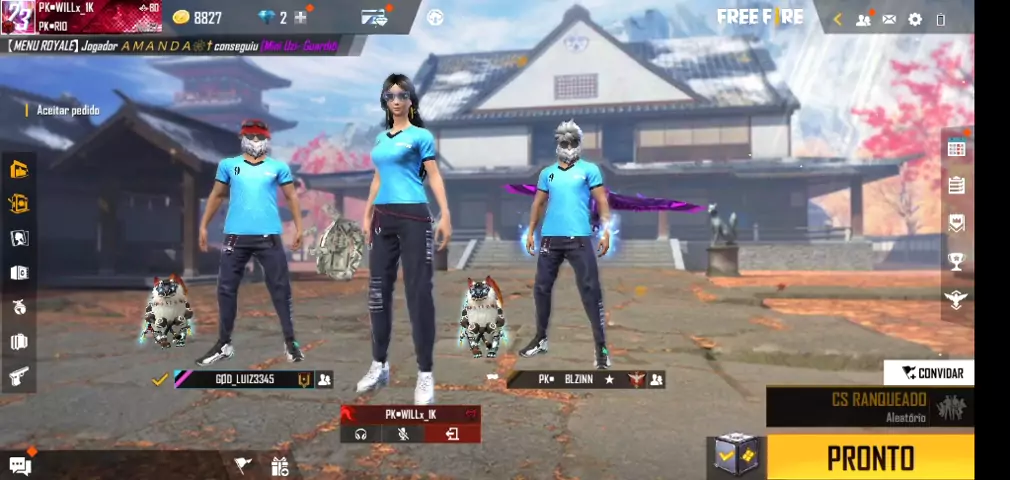This screenshot has width=1010, height=480.
Task: Open the pistol weapons icon in the sidebar
Action: tap(19, 376)
